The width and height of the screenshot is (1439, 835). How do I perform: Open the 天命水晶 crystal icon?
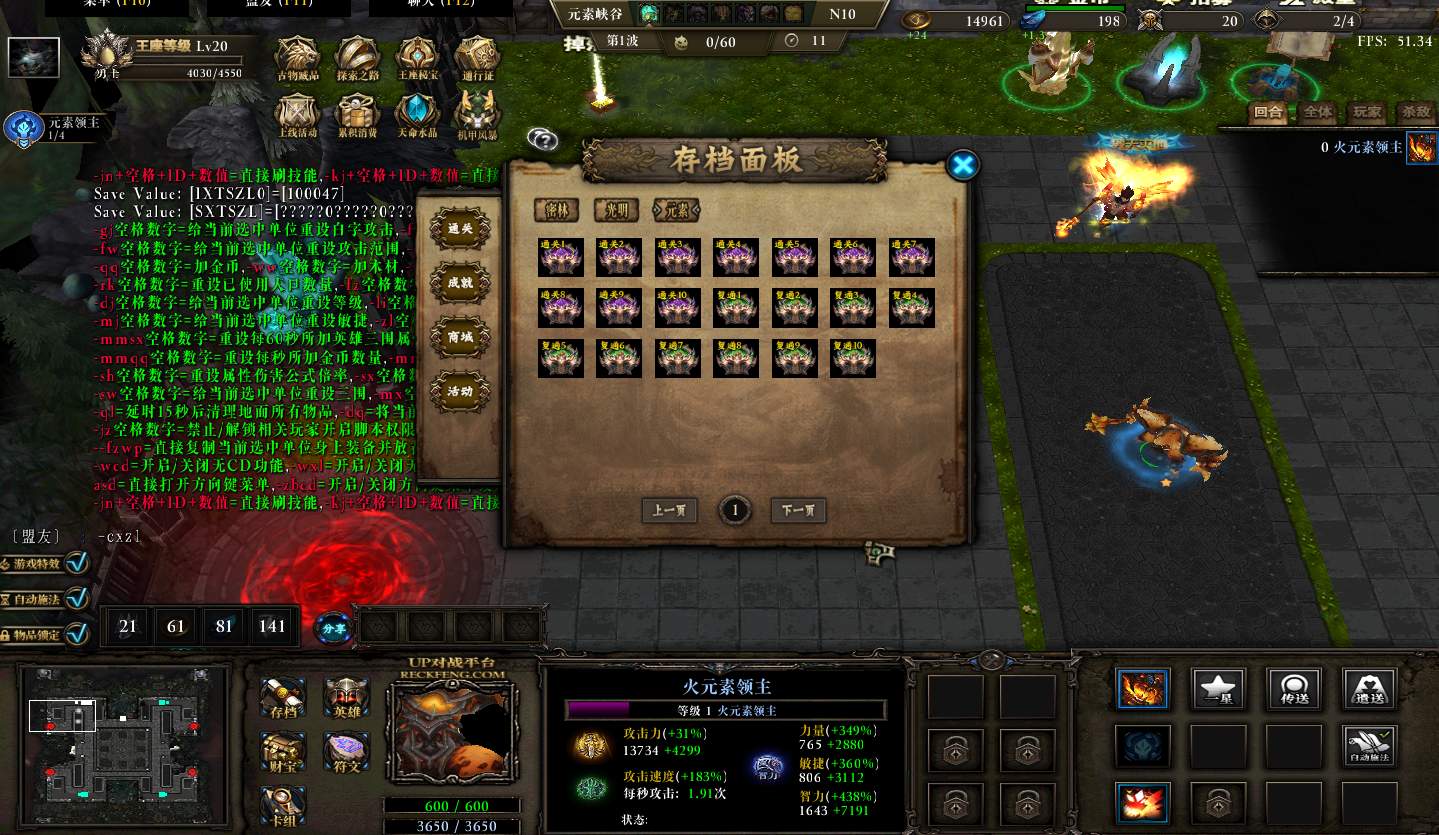click(x=417, y=115)
